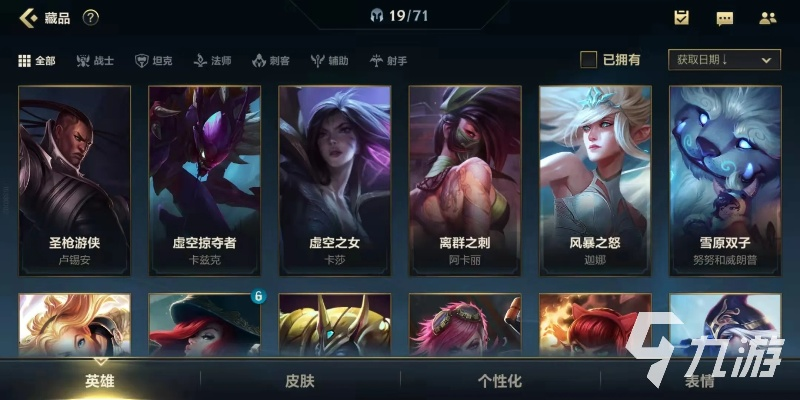Choose the 虚空掠夺者 卡兹克 champion card

click(205, 180)
